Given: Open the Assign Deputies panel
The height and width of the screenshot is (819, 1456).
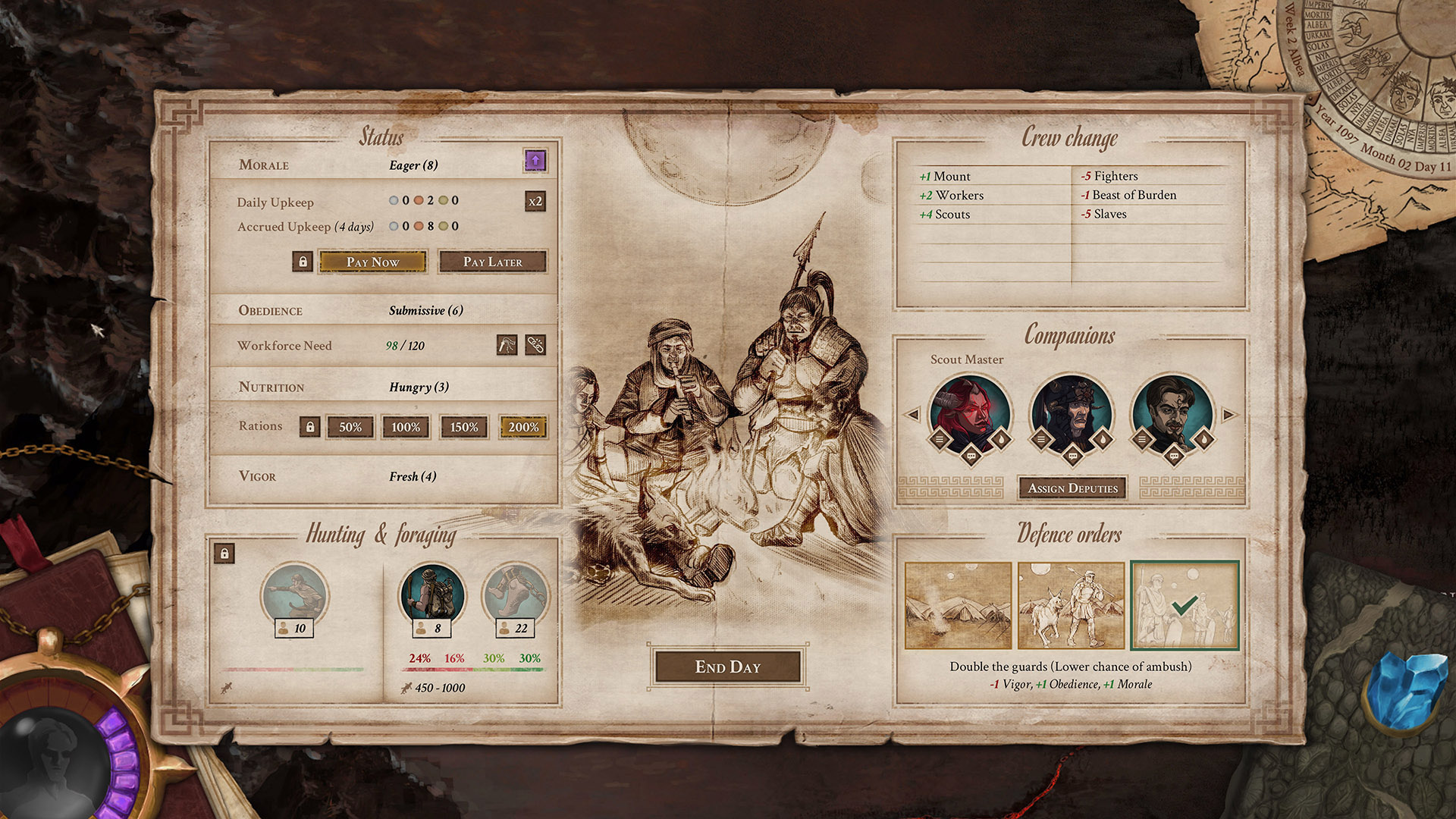Looking at the screenshot, I should coord(1072,488).
